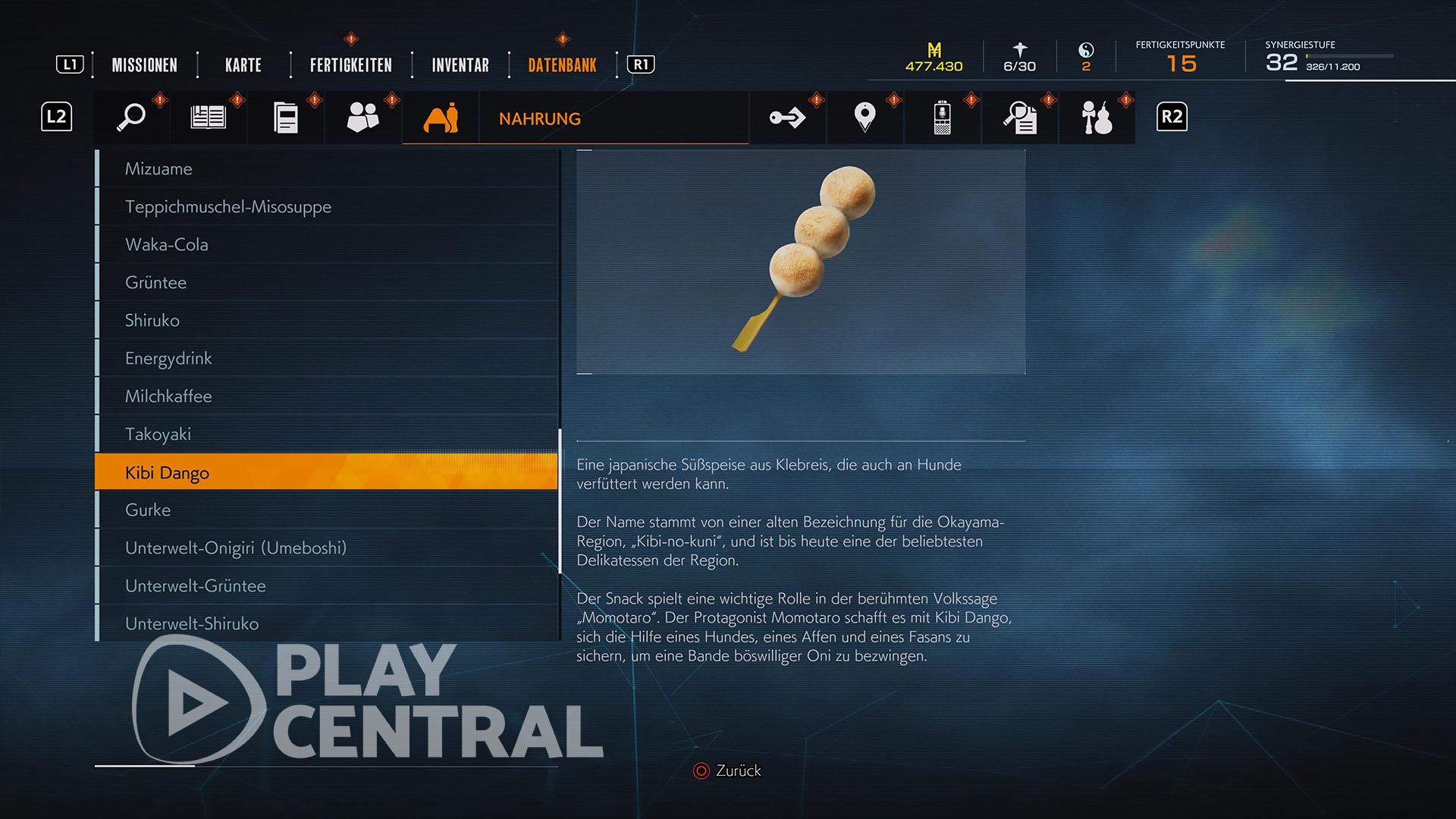
Task: Open the Energydrink entry
Action: pos(168,359)
